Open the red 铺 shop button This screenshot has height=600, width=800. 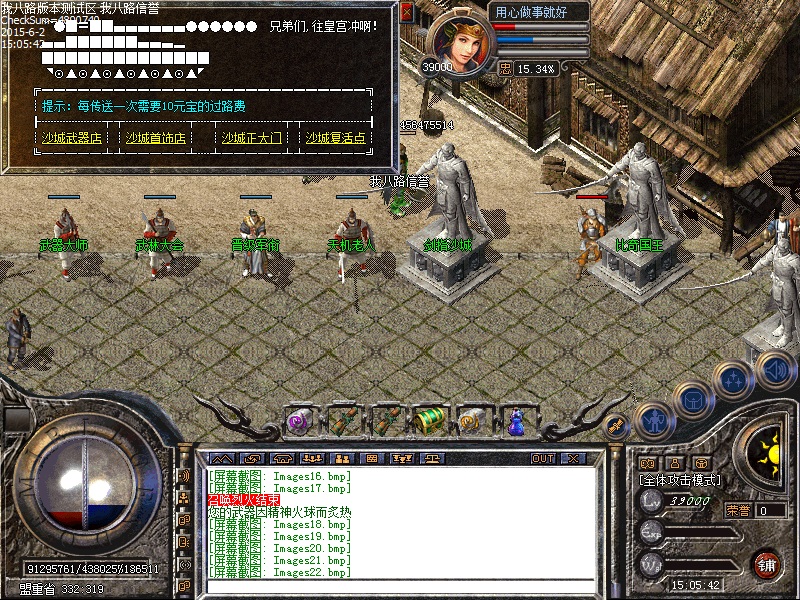point(767,563)
